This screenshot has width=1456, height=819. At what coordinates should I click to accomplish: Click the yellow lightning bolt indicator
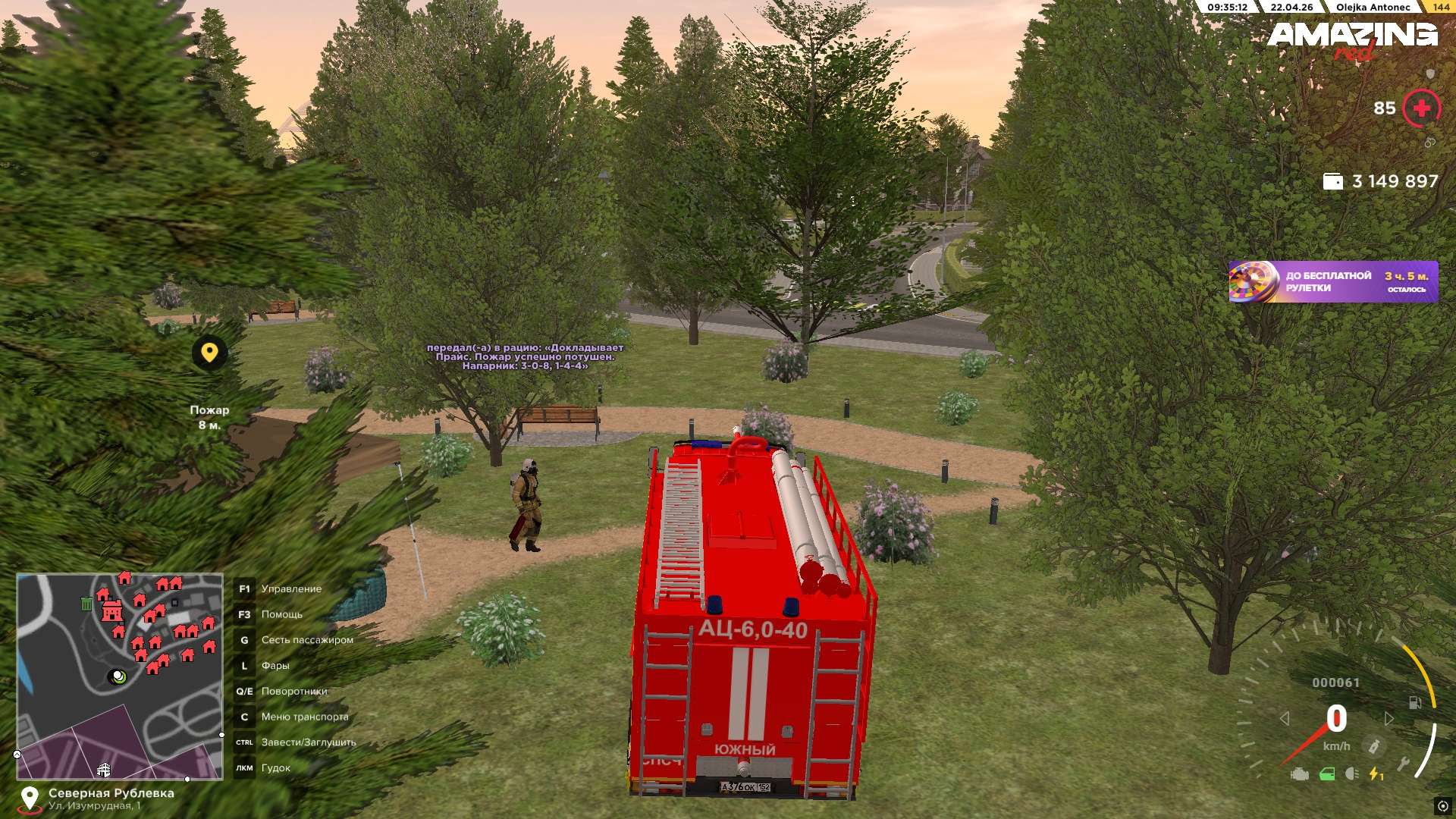coord(1375,774)
